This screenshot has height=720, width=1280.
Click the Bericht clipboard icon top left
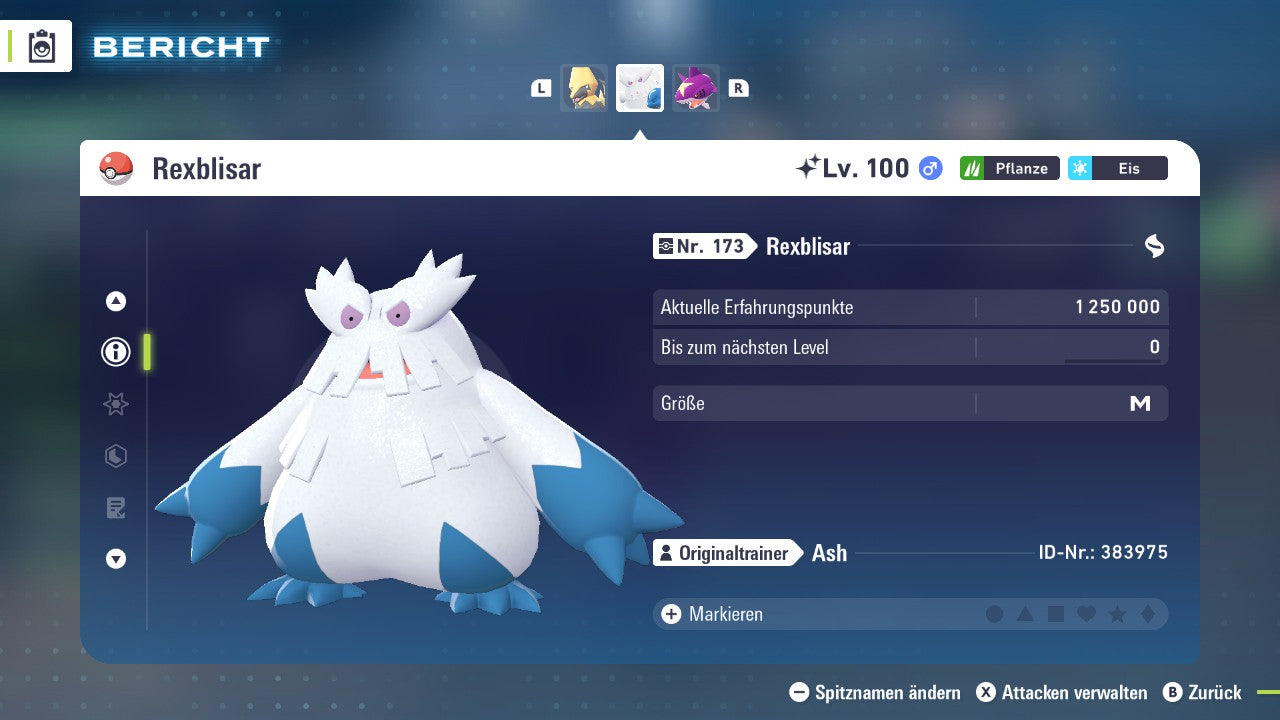tap(41, 46)
